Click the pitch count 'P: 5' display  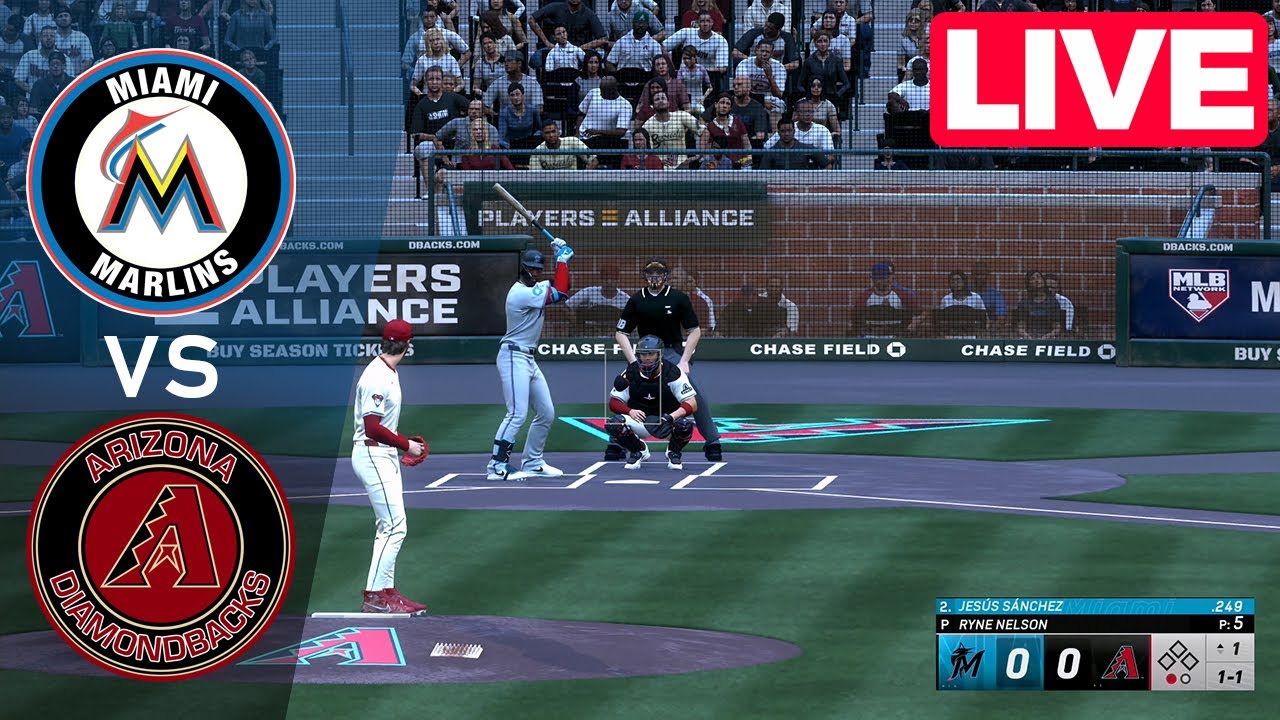[1234, 622]
